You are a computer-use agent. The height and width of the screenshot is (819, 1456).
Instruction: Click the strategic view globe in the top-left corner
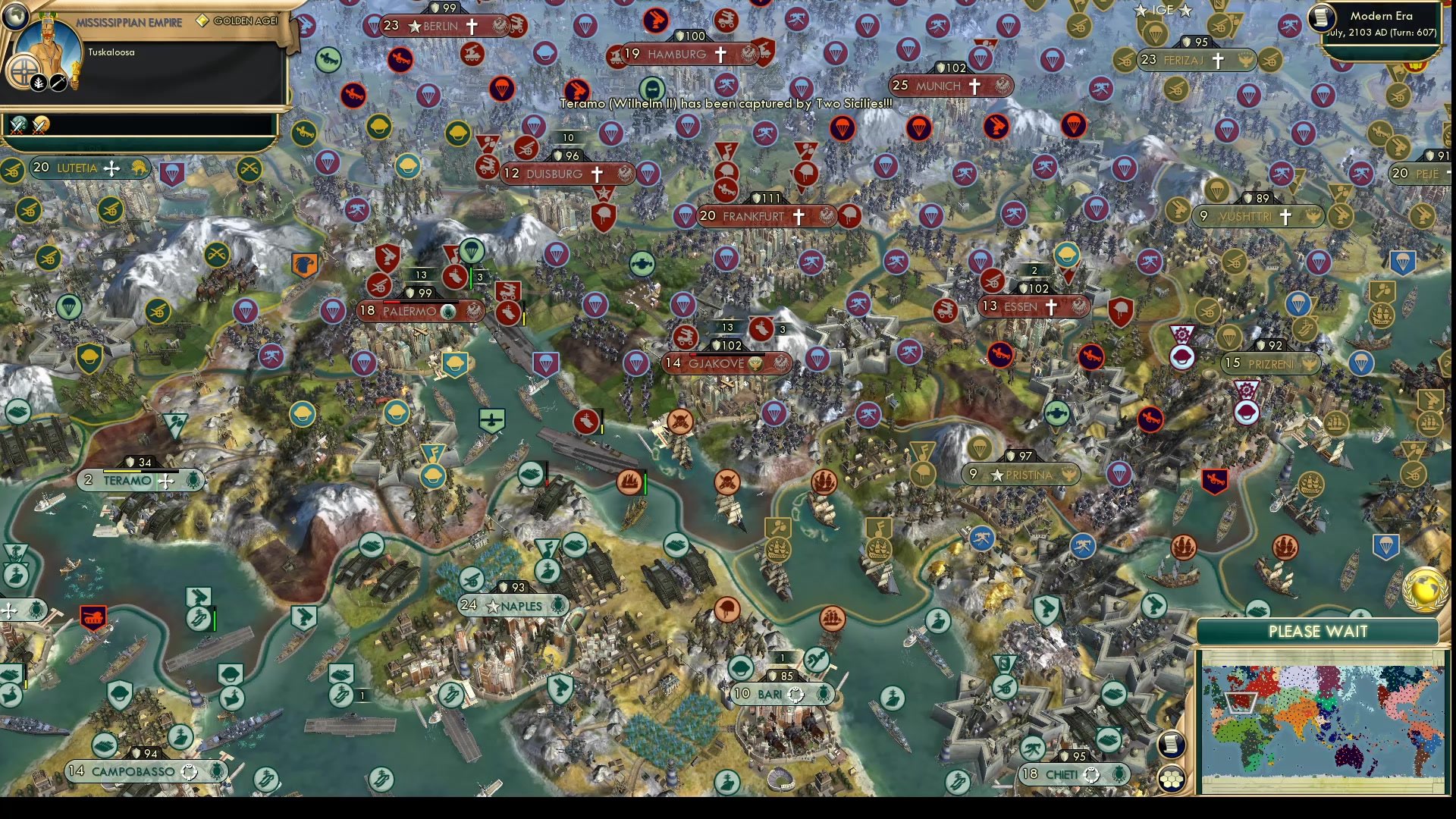(14, 16)
